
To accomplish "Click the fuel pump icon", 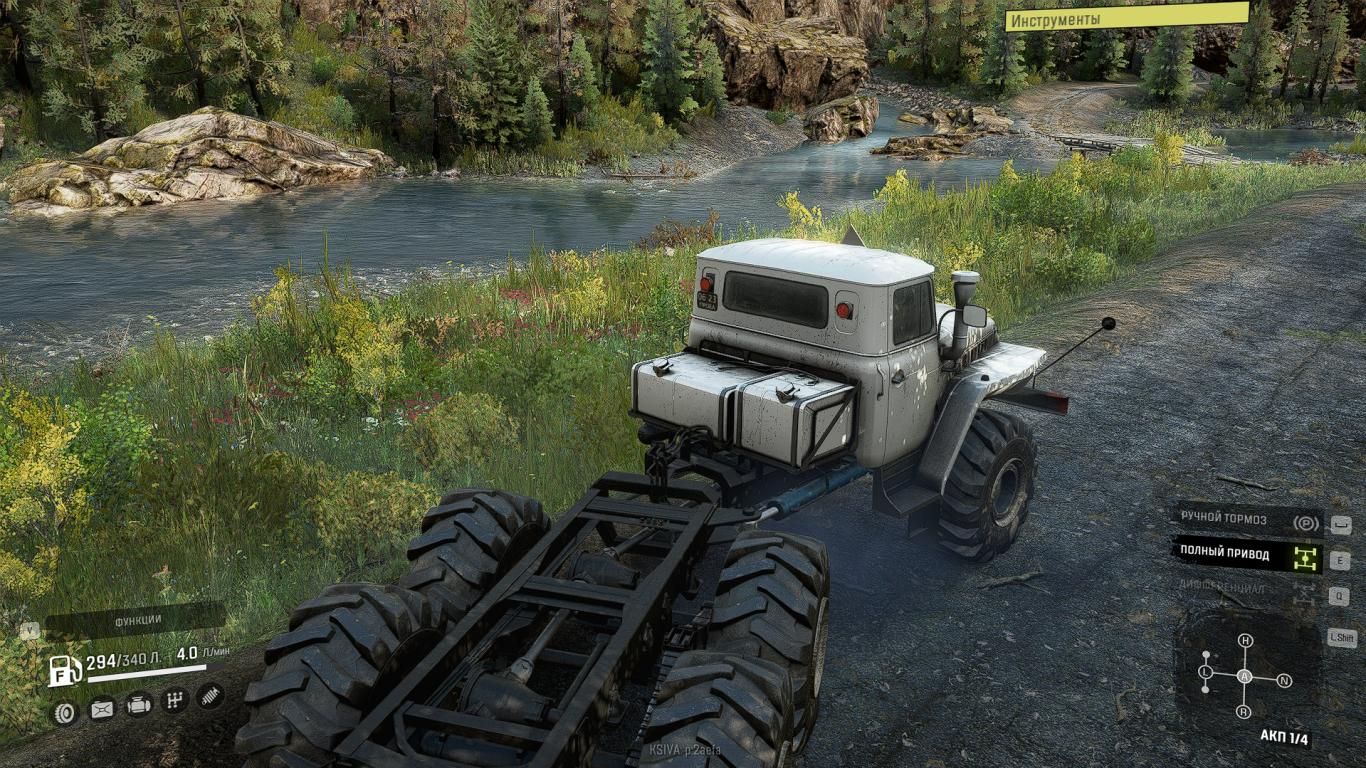I will click(65, 669).
